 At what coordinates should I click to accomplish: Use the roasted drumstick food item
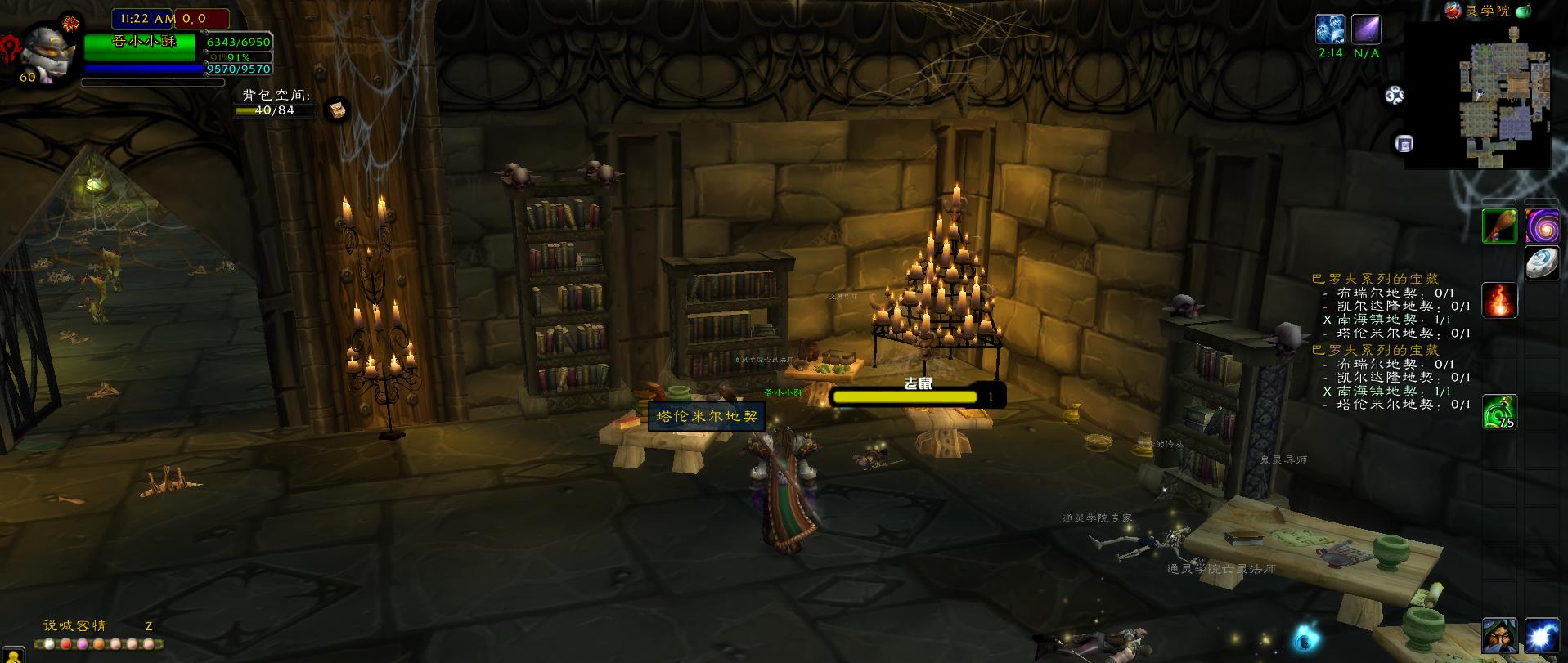1500,226
